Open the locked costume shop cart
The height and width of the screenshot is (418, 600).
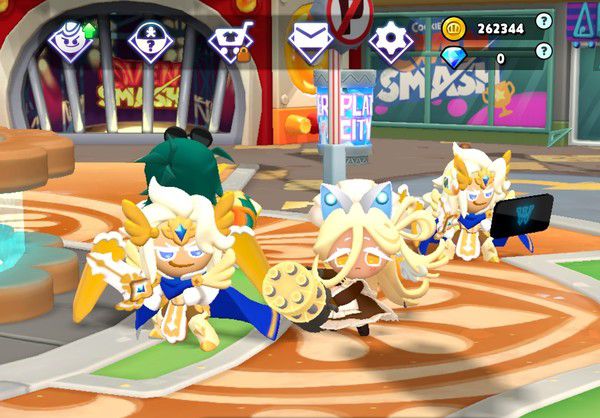pos(230,42)
